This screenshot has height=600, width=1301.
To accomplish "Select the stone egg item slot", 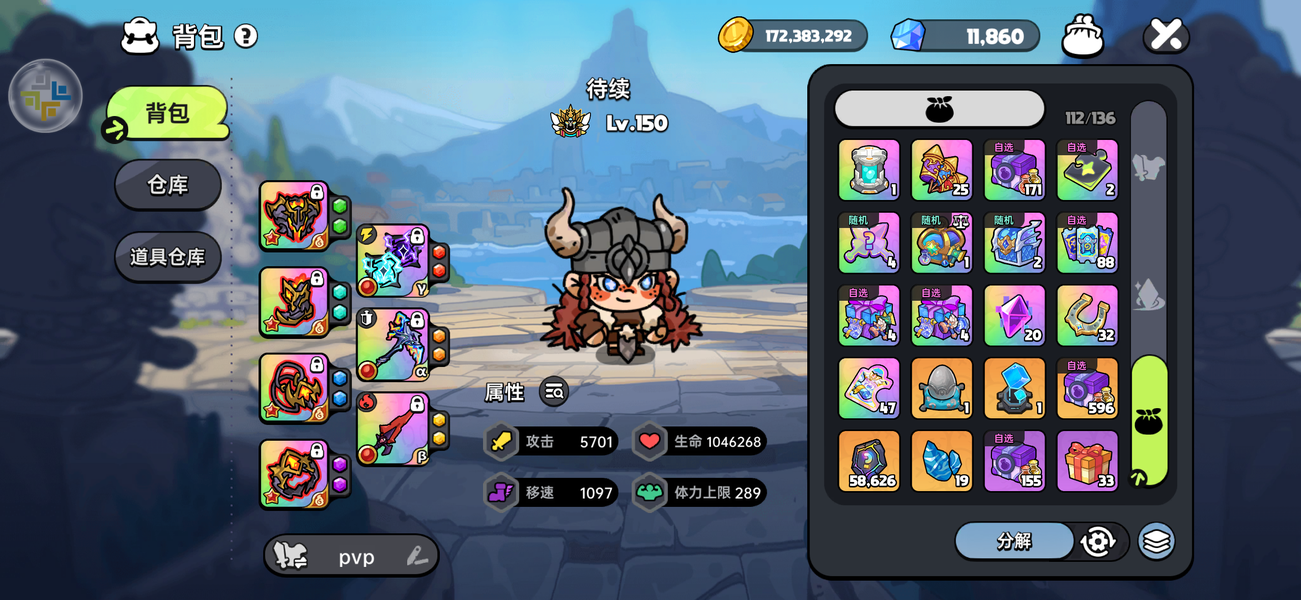I will (x=941, y=388).
